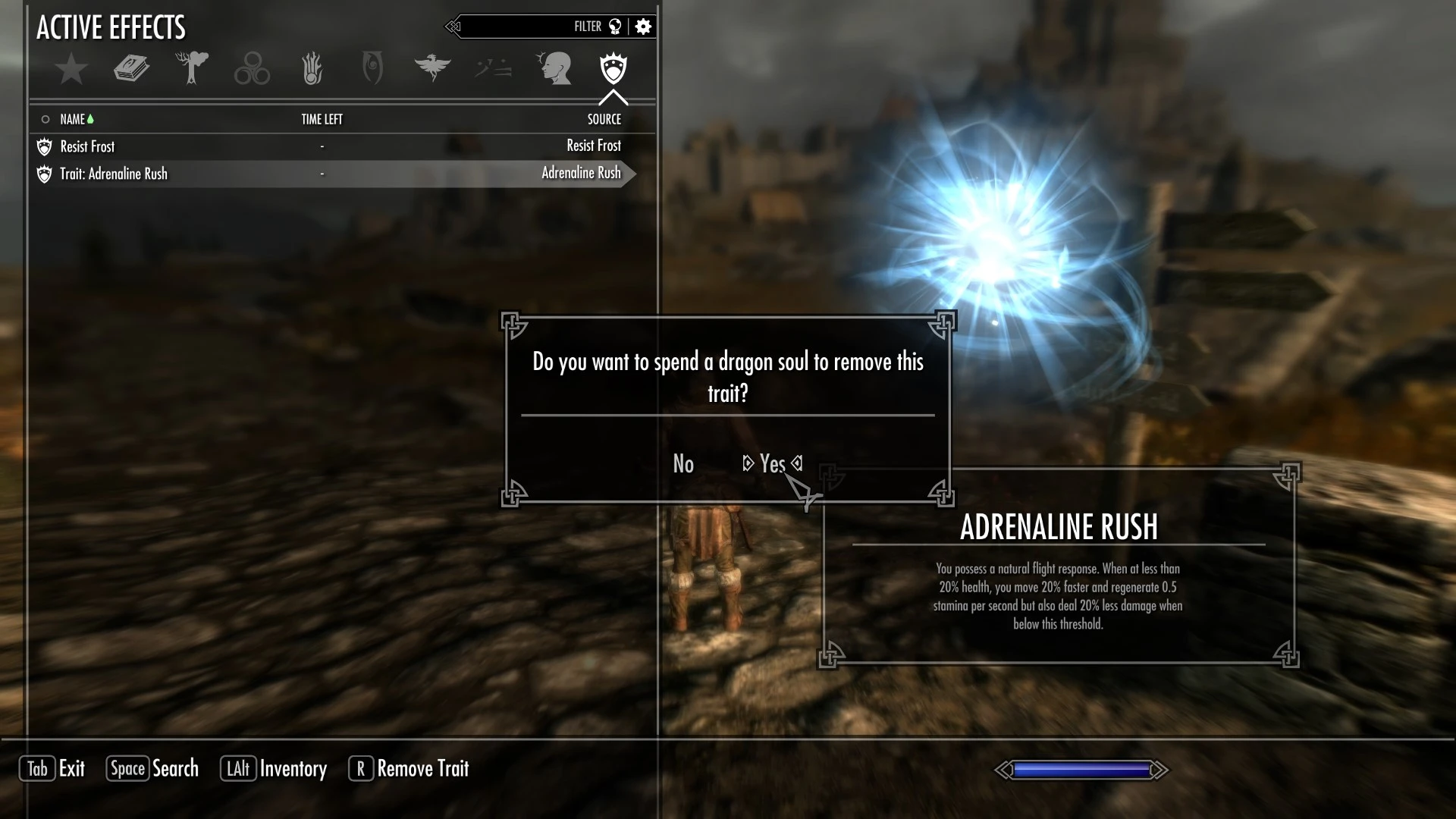
Task: Sort effects by the Source column
Action: [604, 119]
